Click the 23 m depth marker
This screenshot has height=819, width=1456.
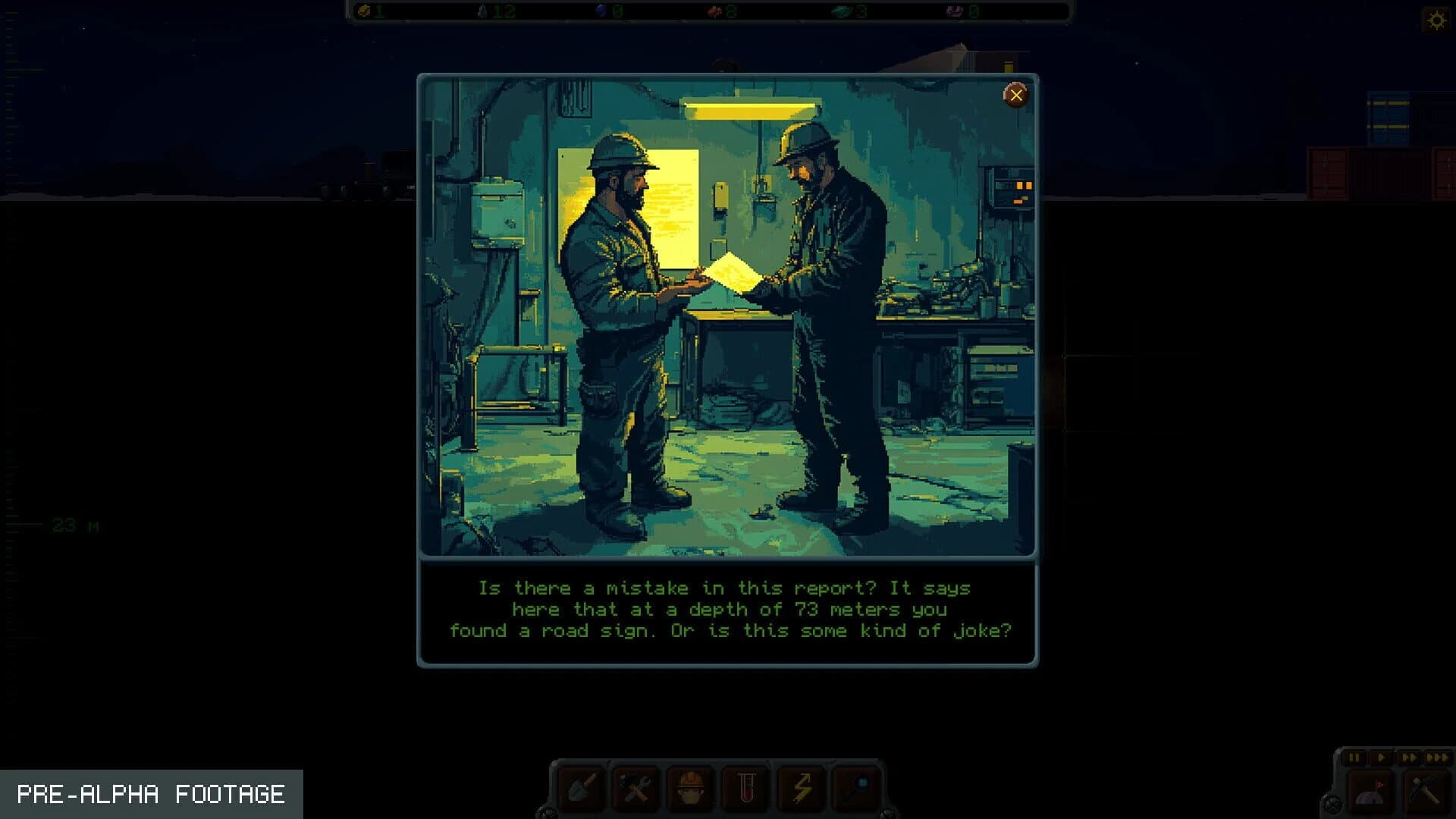pos(74,524)
